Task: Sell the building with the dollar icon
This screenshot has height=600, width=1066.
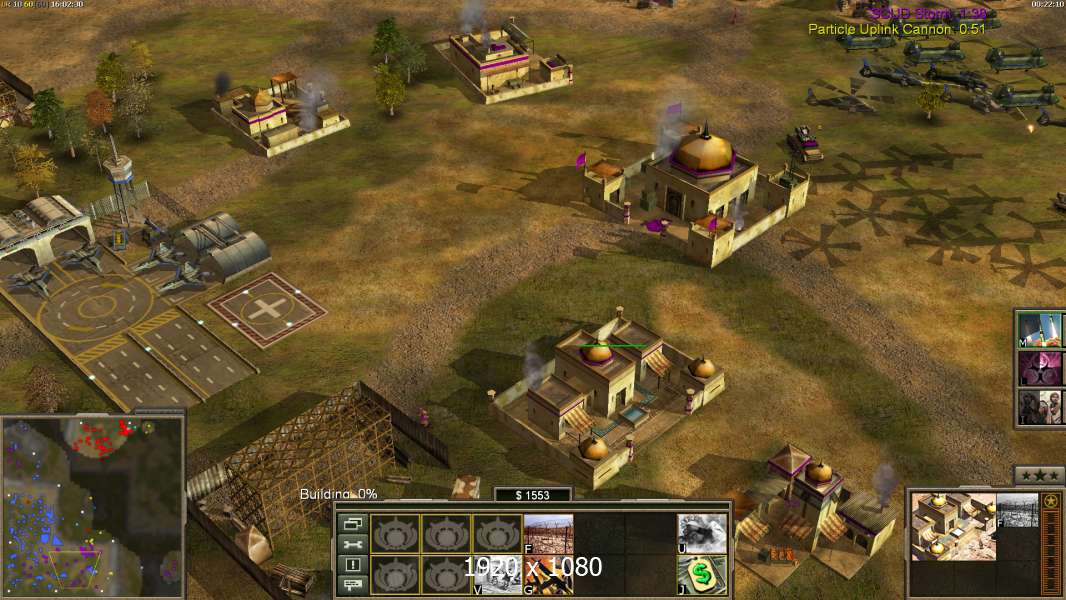Action: point(702,574)
